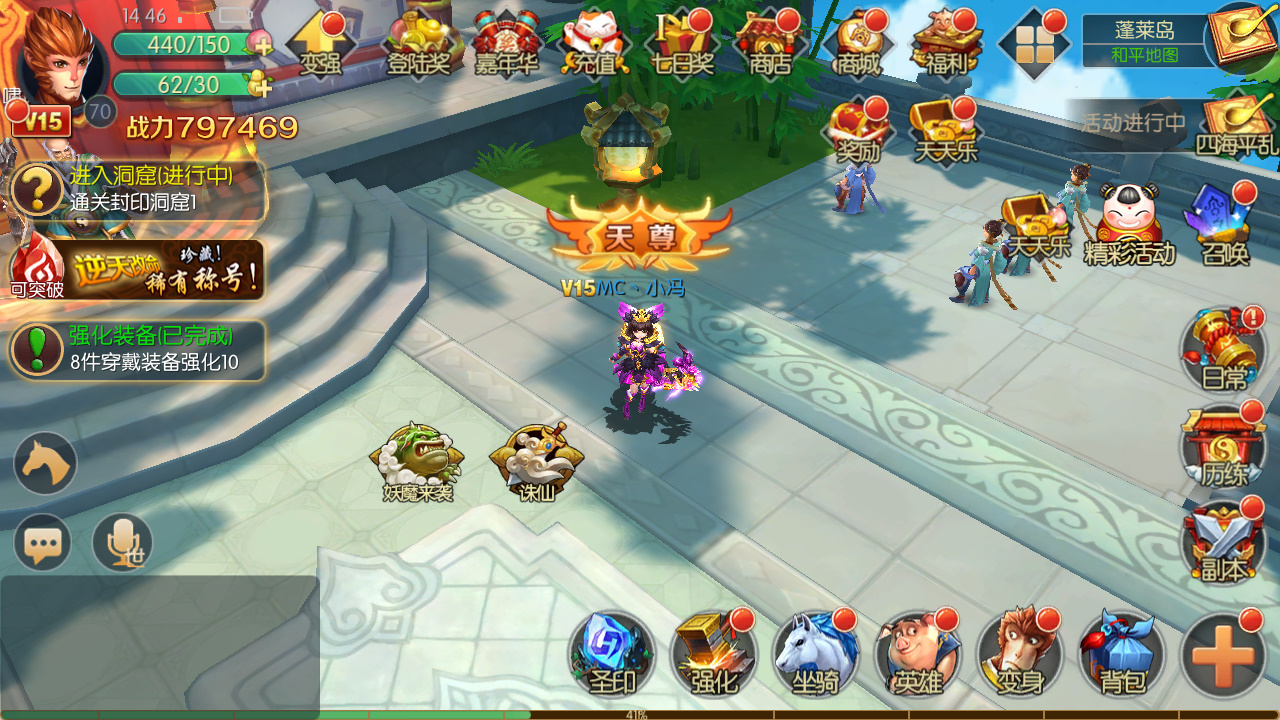
Task: Open the world chat bubble
Action: coord(41,542)
